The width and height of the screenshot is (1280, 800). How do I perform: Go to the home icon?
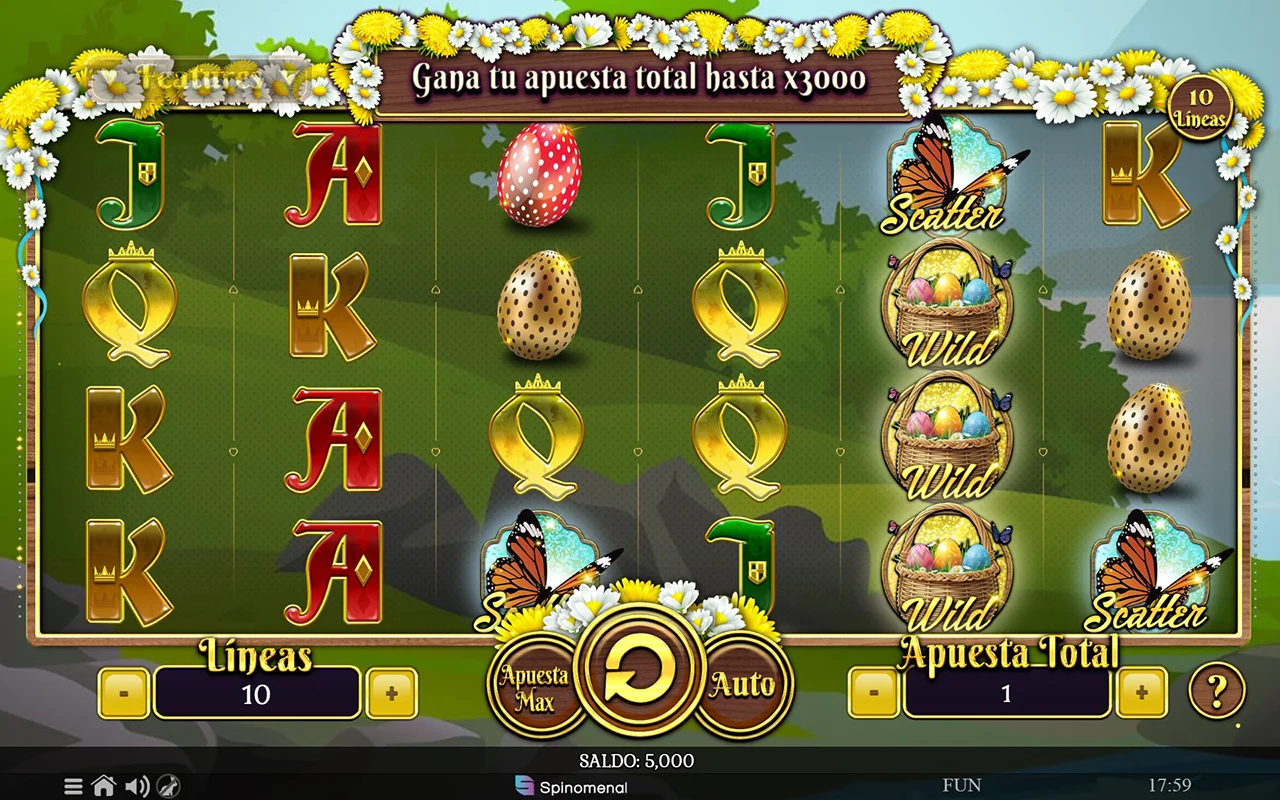[x=103, y=787]
